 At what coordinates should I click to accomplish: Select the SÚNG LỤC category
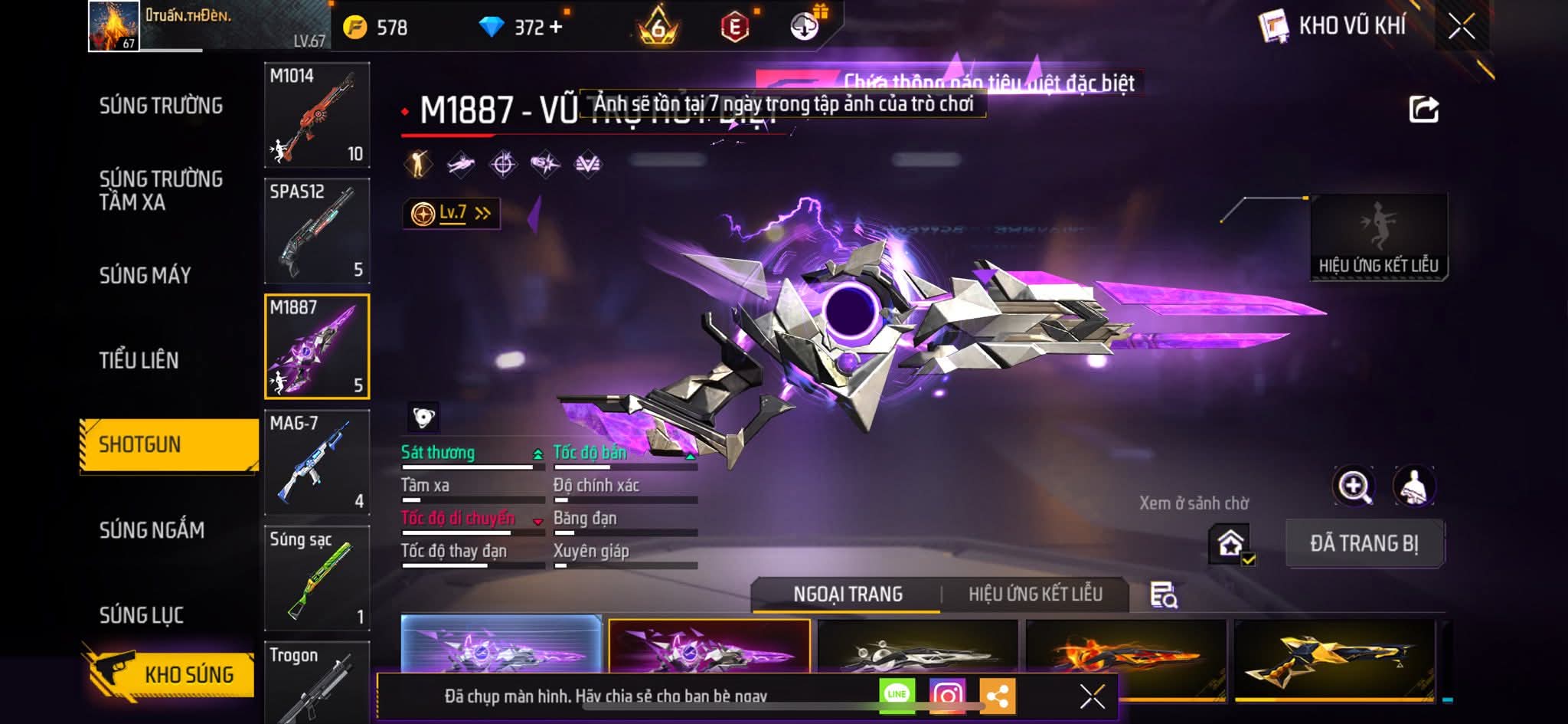coord(141,614)
